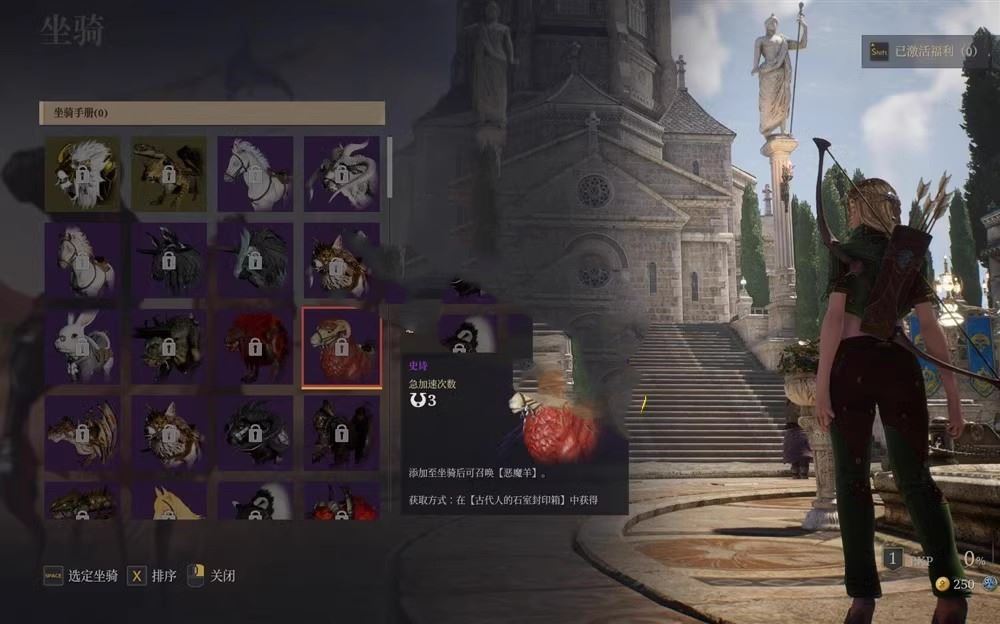Pick the dark armored horse mount

click(341, 433)
